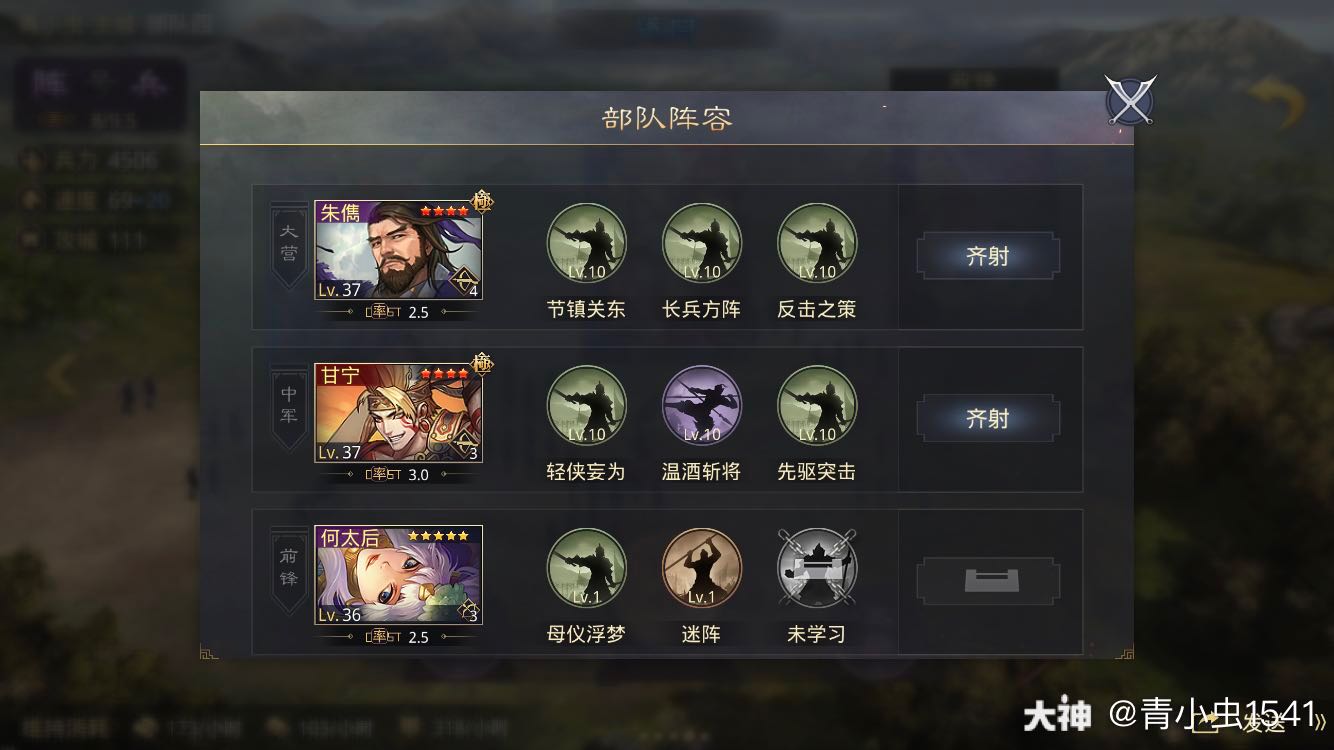Tap the 反击之策 skill icon
The image size is (1334, 750).
(817, 242)
